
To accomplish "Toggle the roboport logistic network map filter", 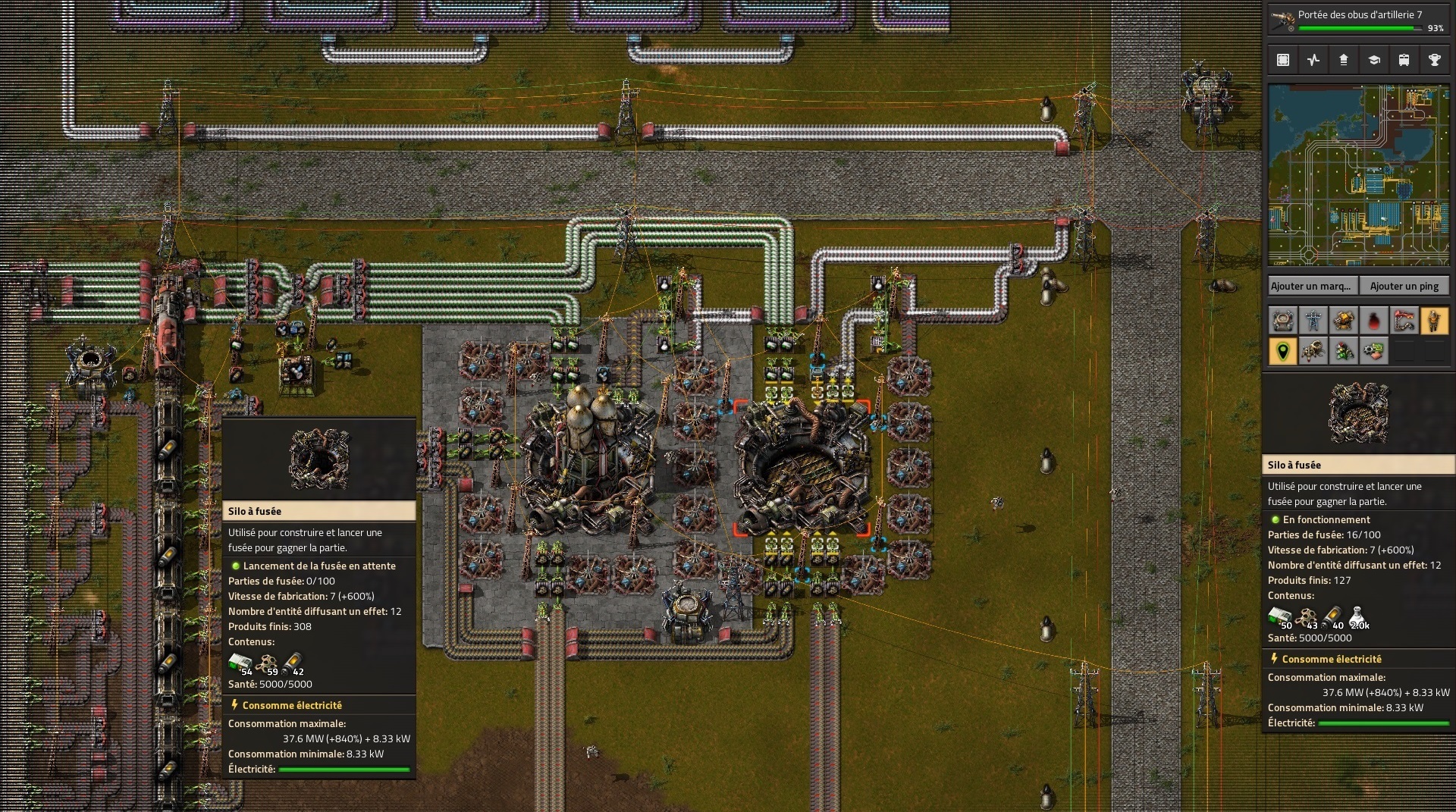I will coord(1283,321).
